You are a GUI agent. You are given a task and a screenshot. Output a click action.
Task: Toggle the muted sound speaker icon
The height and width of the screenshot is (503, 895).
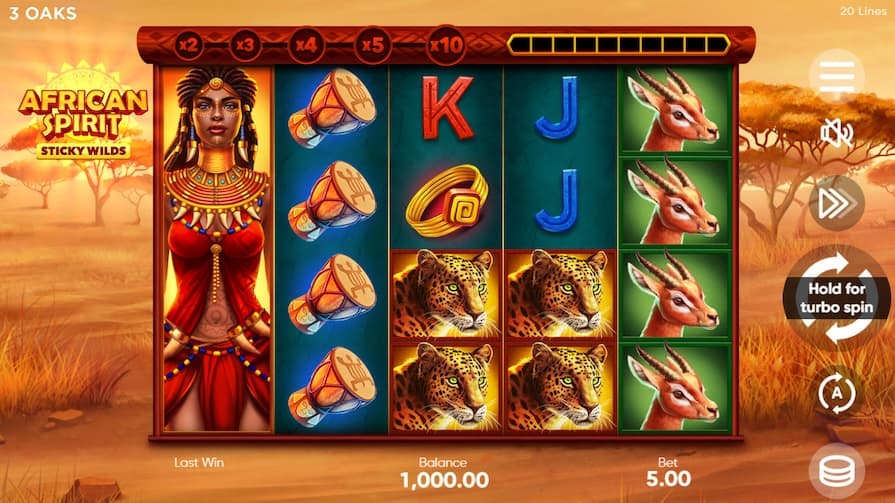[836, 133]
